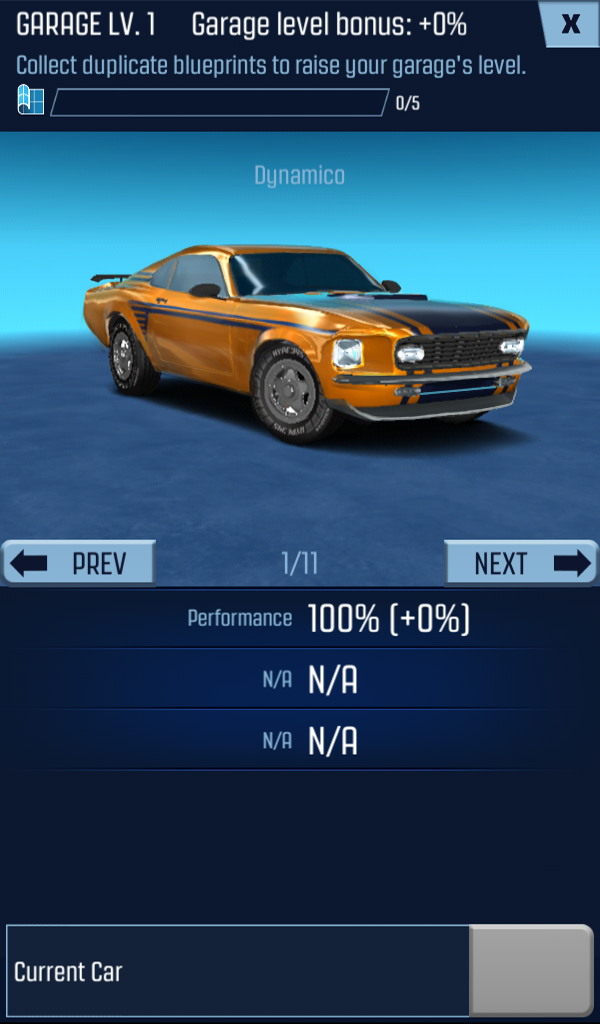This screenshot has height=1024, width=600.
Task: Click the Current Car button
Action: [x=238, y=970]
